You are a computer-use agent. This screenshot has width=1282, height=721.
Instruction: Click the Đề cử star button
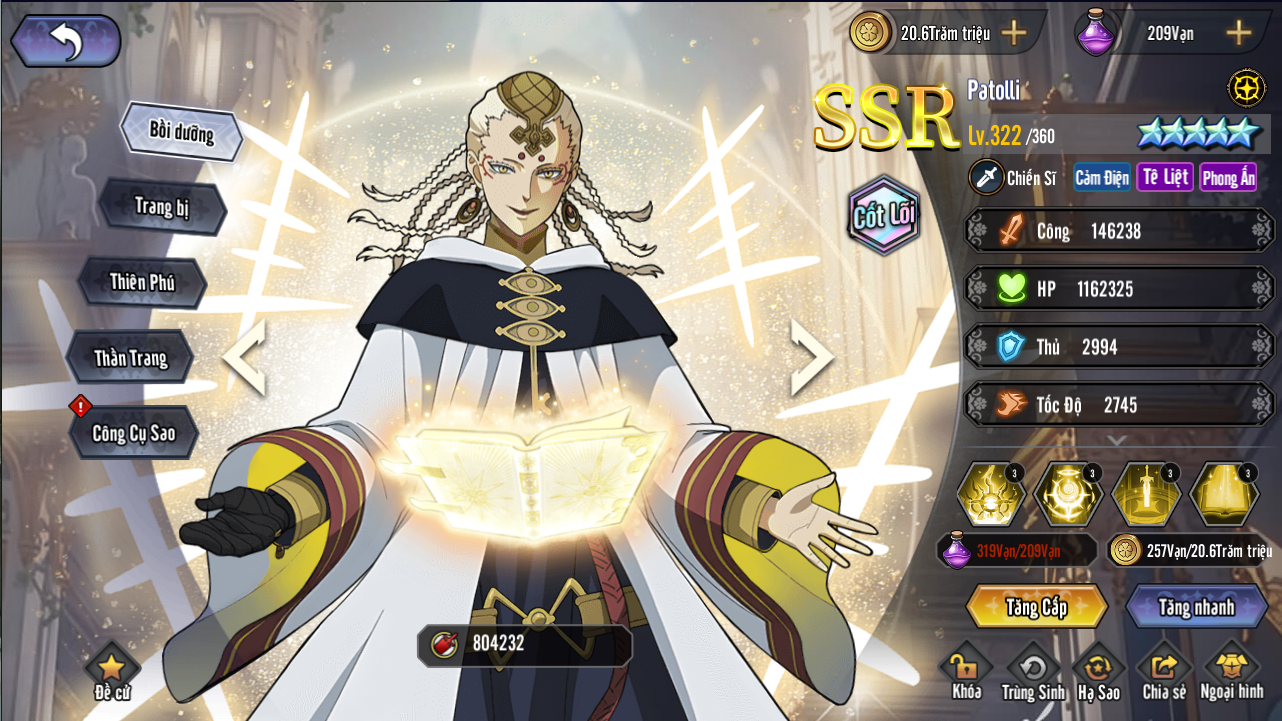[x=111, y=672]
